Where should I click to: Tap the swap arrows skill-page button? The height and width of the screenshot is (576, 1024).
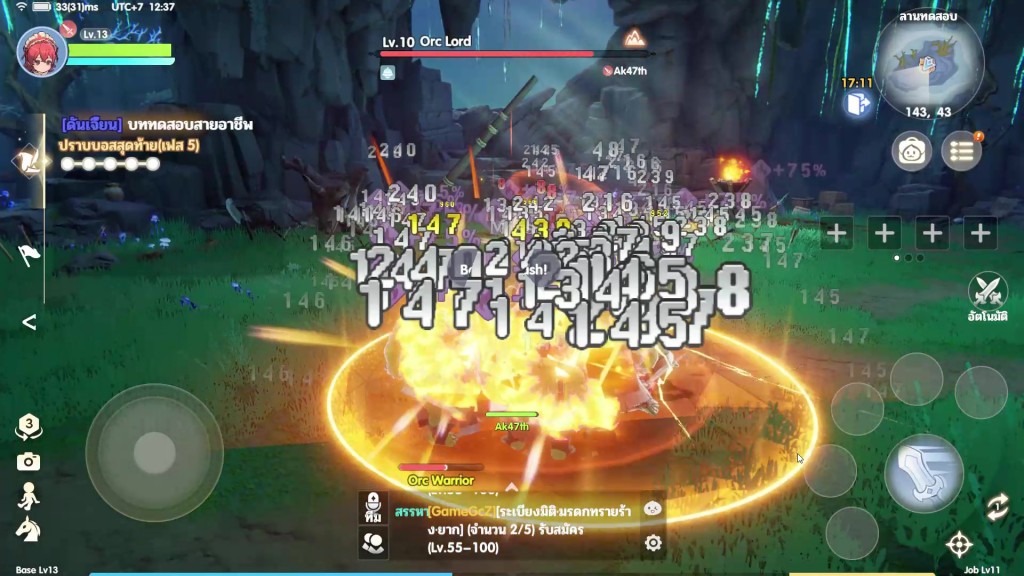[x=996, y=507]
